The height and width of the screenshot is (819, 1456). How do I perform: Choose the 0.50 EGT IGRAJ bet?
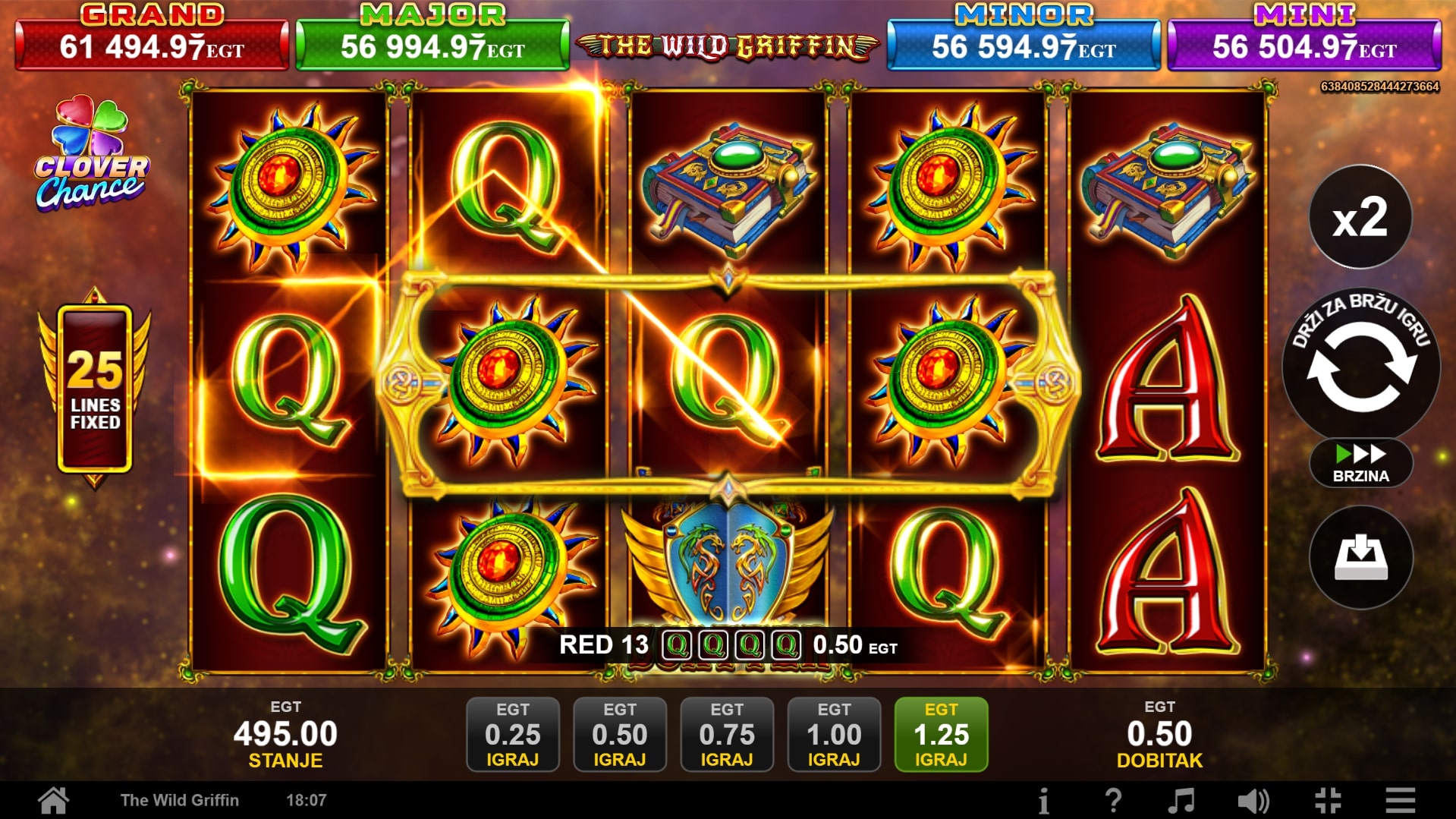pos(620,734)
